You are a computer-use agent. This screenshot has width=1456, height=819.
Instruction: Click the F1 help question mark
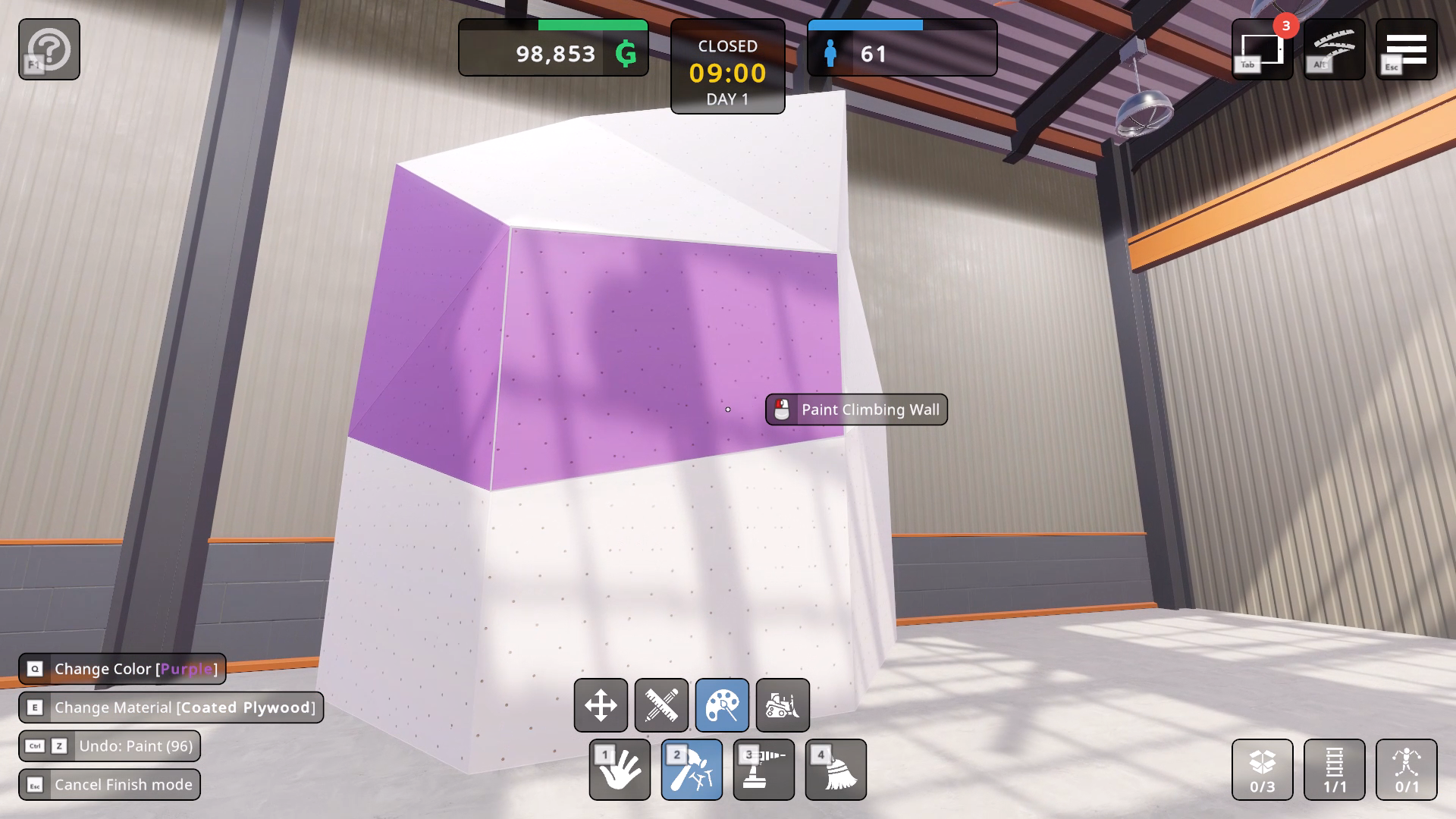click(49, 49)
